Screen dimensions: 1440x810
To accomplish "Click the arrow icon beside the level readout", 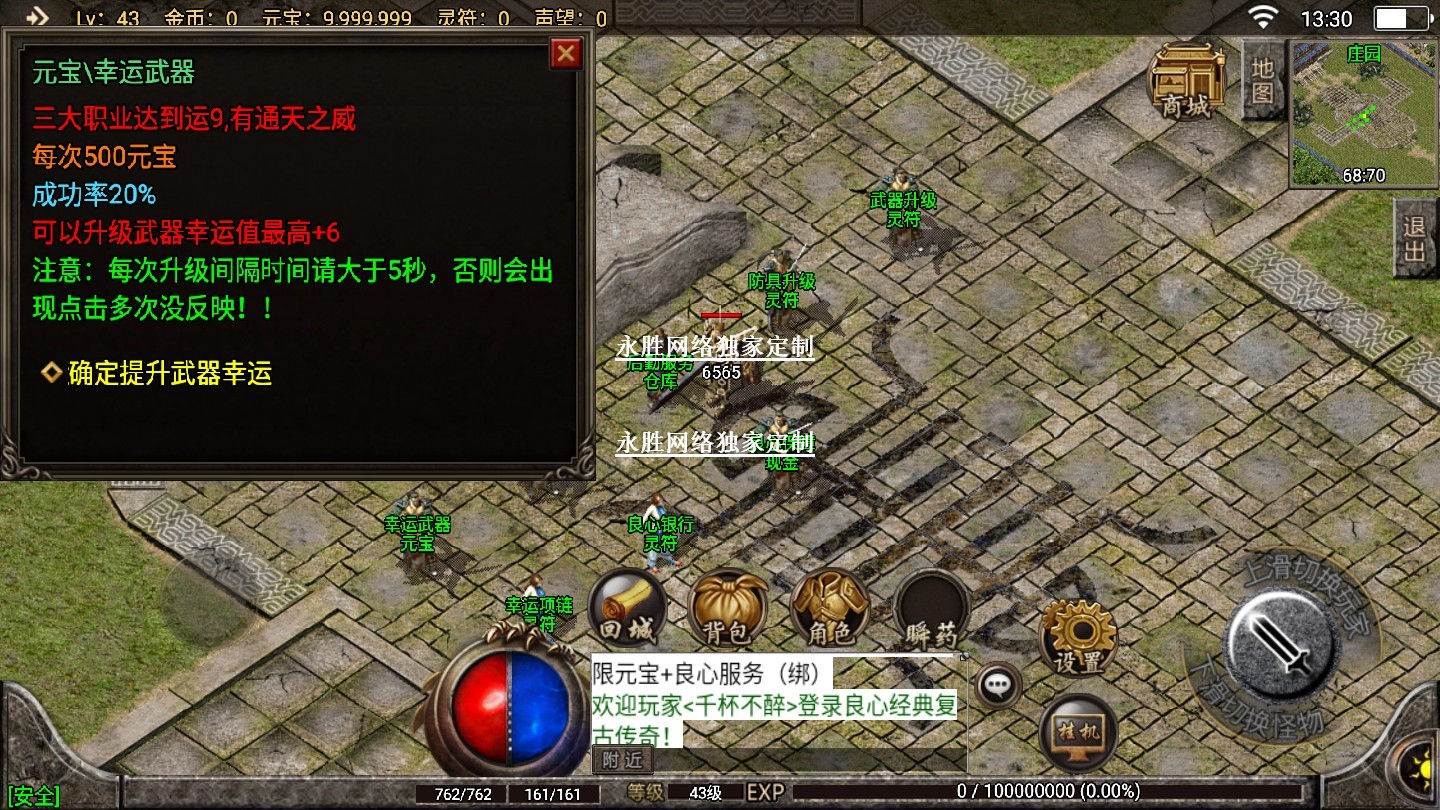I will tap(36, 17).
